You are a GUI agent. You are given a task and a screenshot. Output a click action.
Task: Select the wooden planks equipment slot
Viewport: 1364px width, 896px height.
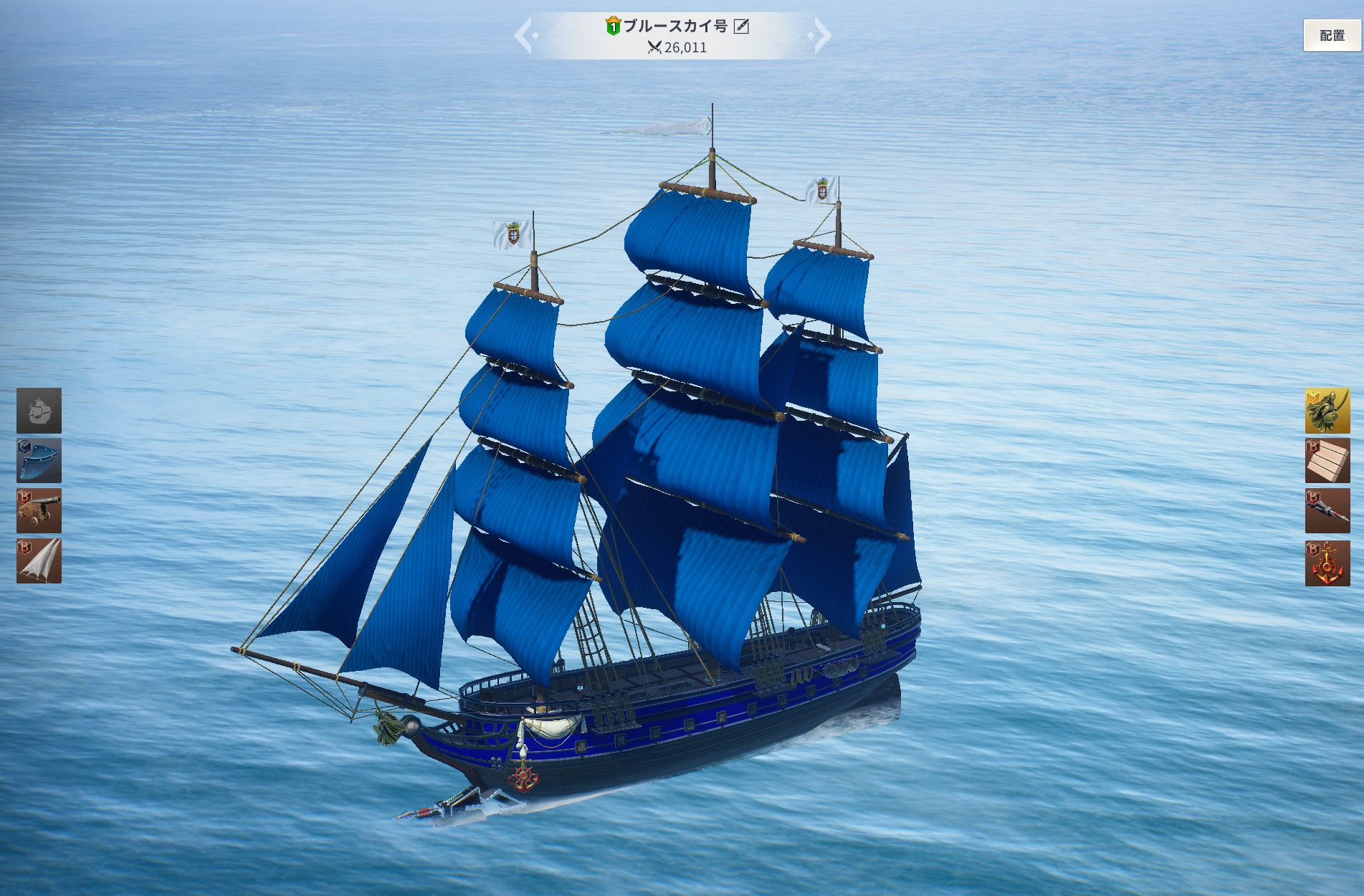[x=1327, y=461]
